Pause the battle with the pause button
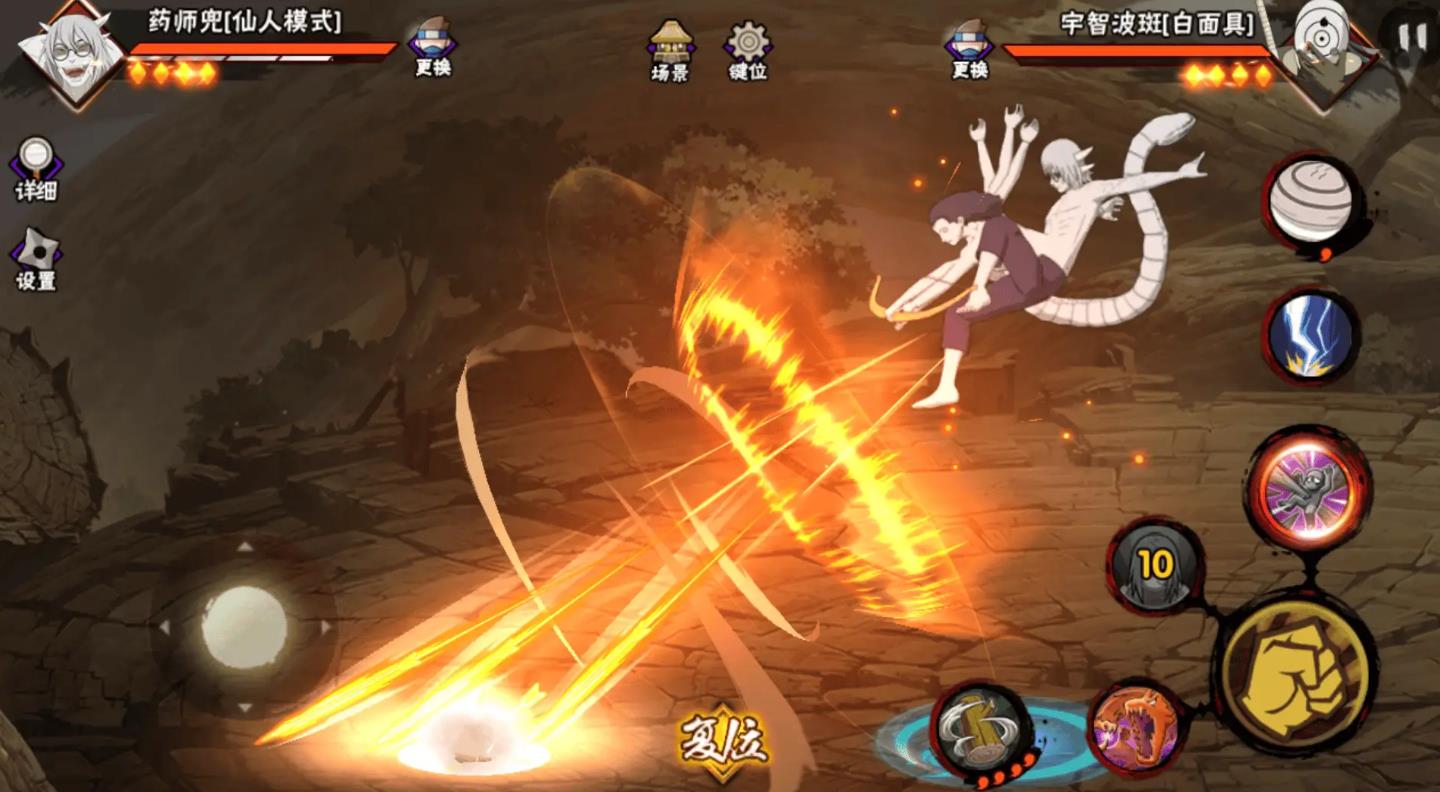 [1412, 37]
